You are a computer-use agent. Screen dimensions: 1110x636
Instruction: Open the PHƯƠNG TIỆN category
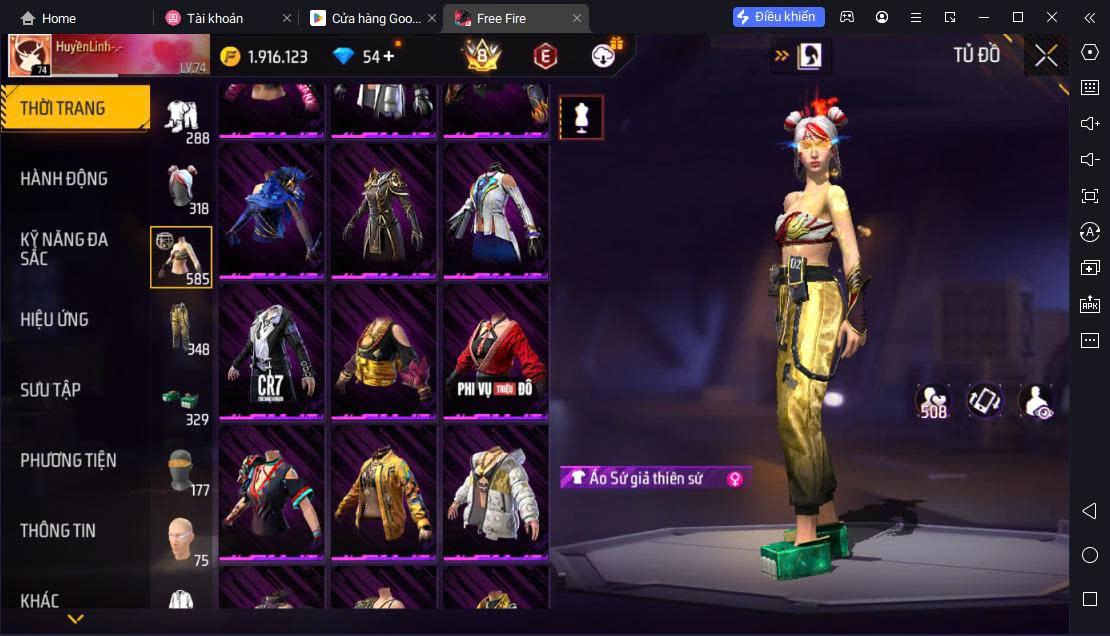(69, 460)
